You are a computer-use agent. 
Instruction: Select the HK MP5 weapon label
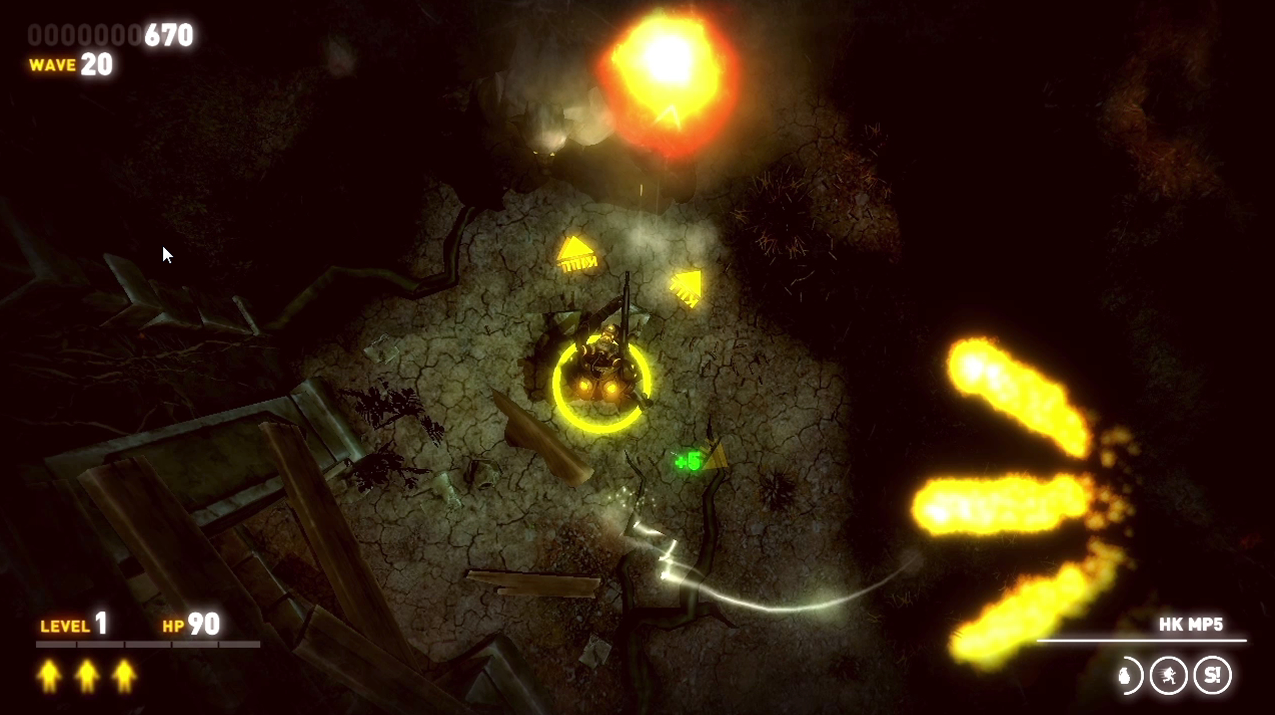click(x=1191, y=625)
